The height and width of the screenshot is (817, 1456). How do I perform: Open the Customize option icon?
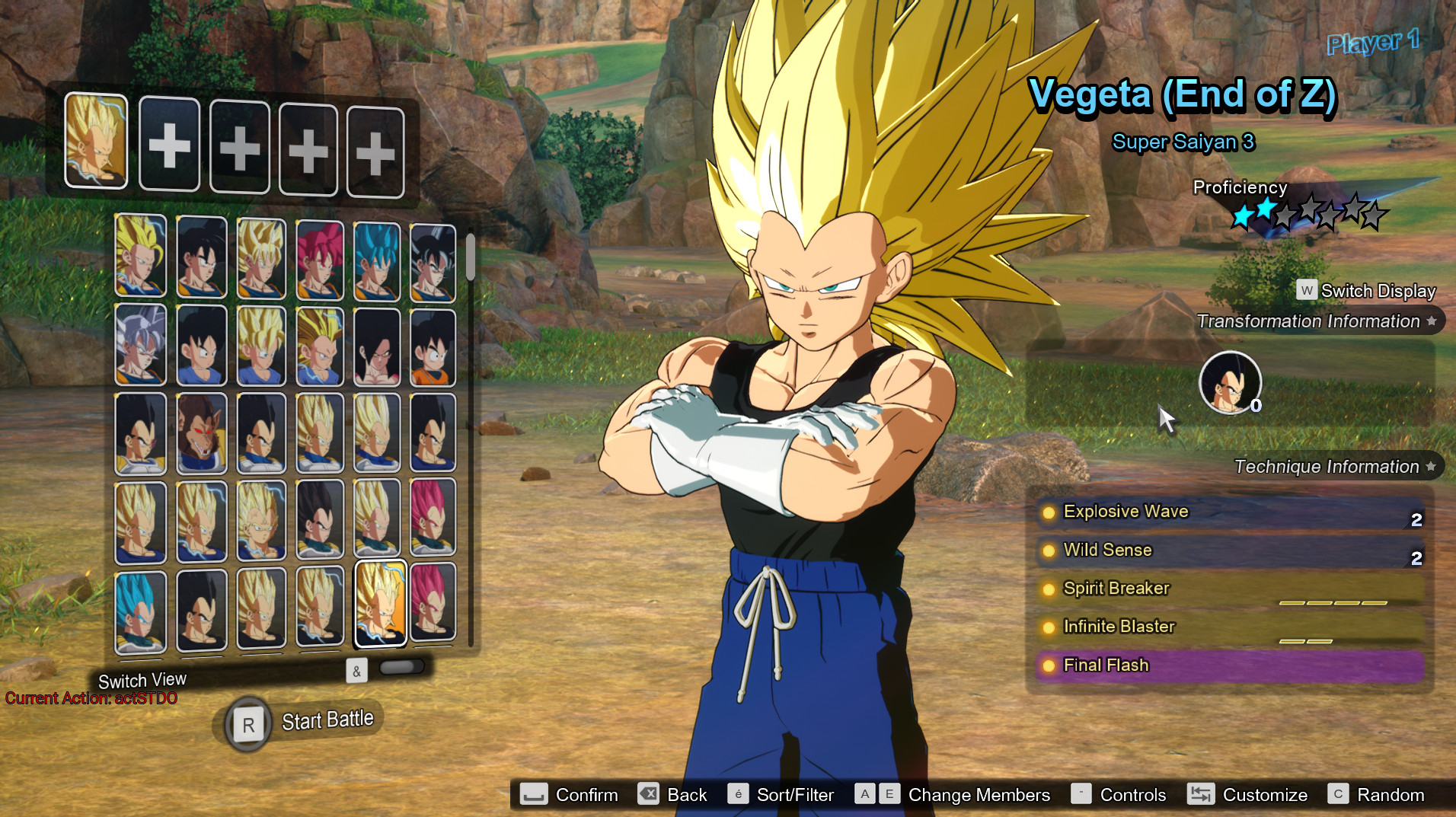pyautogui.click(x=1202, y=794)
